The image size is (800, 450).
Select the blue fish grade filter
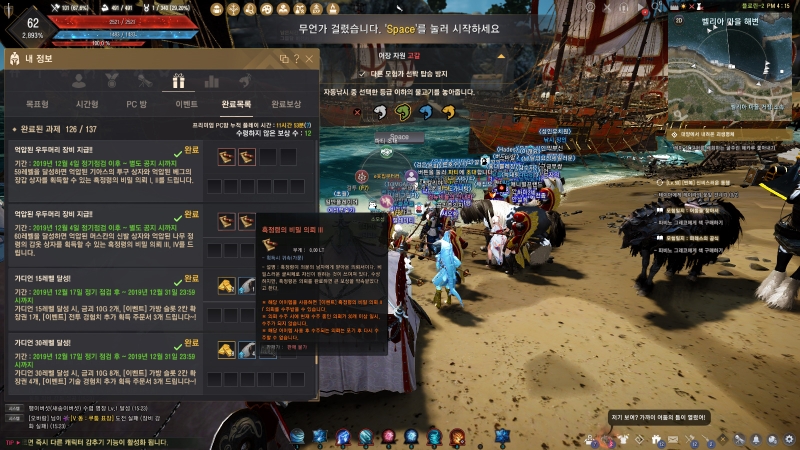(426, 111)
